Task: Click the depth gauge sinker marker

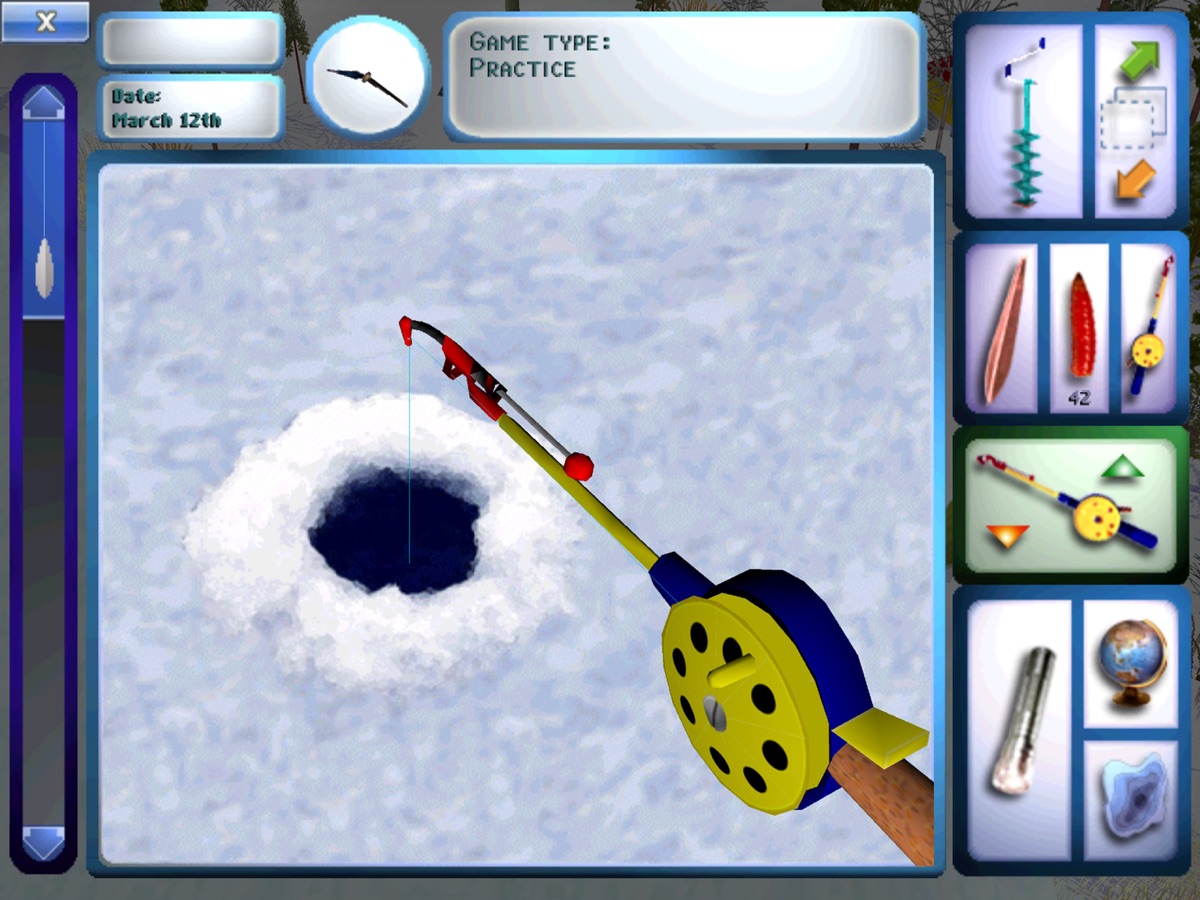Action: (x=44, y=270)
